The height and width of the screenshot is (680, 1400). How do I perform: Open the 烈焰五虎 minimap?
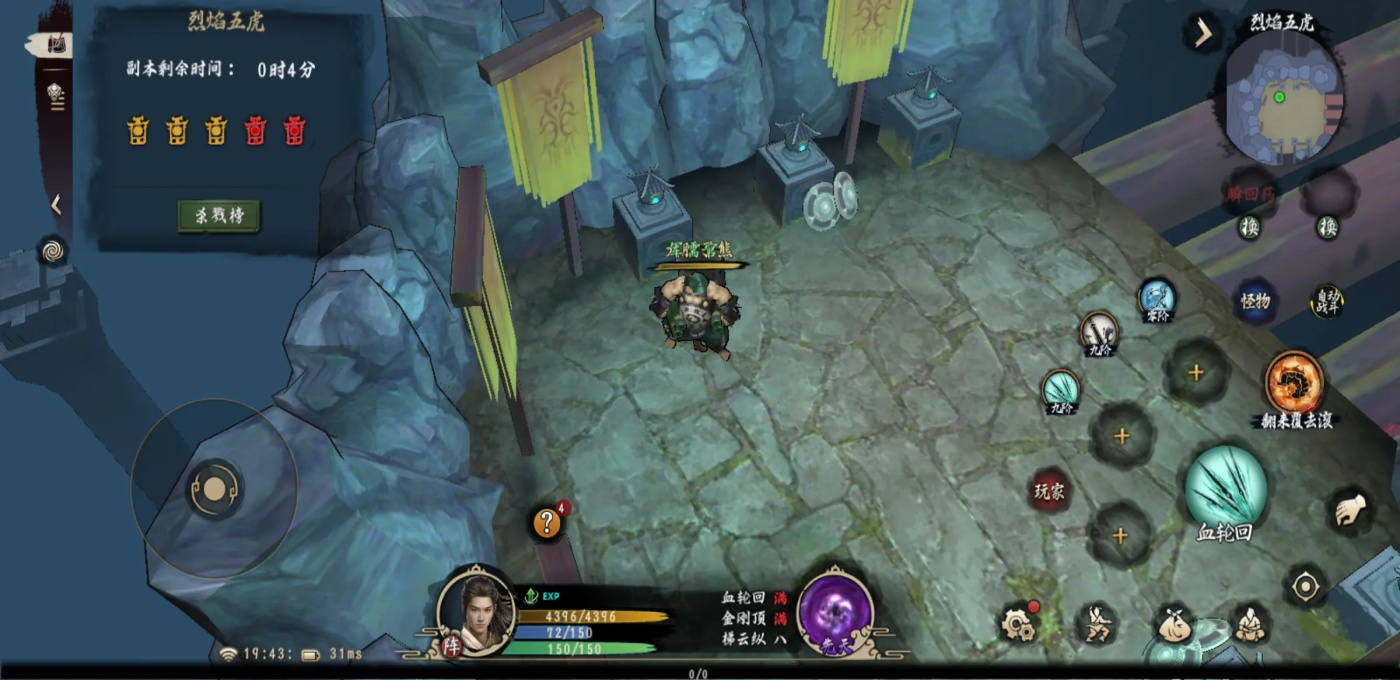tap(1283, 100)
